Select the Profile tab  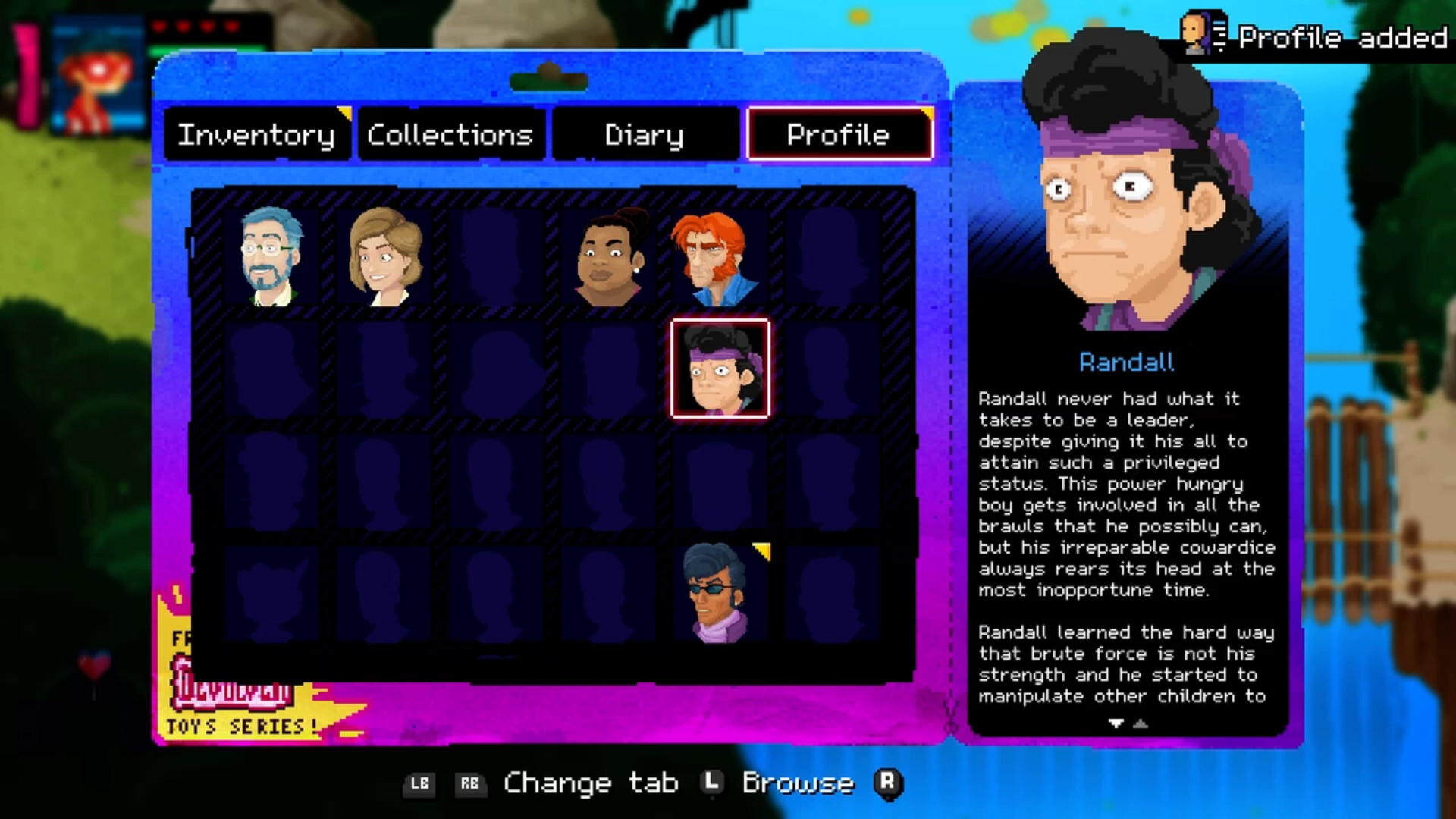pos(838,136)
